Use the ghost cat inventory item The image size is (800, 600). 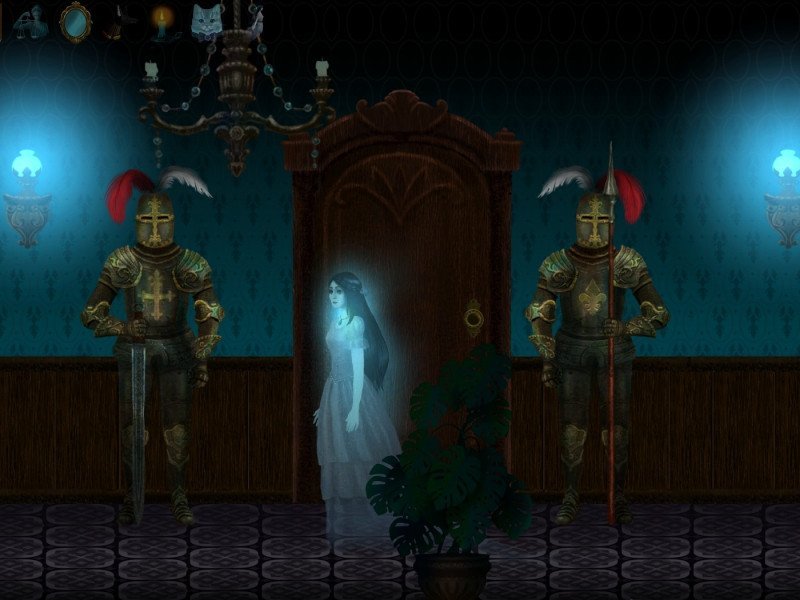tap(206, 22)
